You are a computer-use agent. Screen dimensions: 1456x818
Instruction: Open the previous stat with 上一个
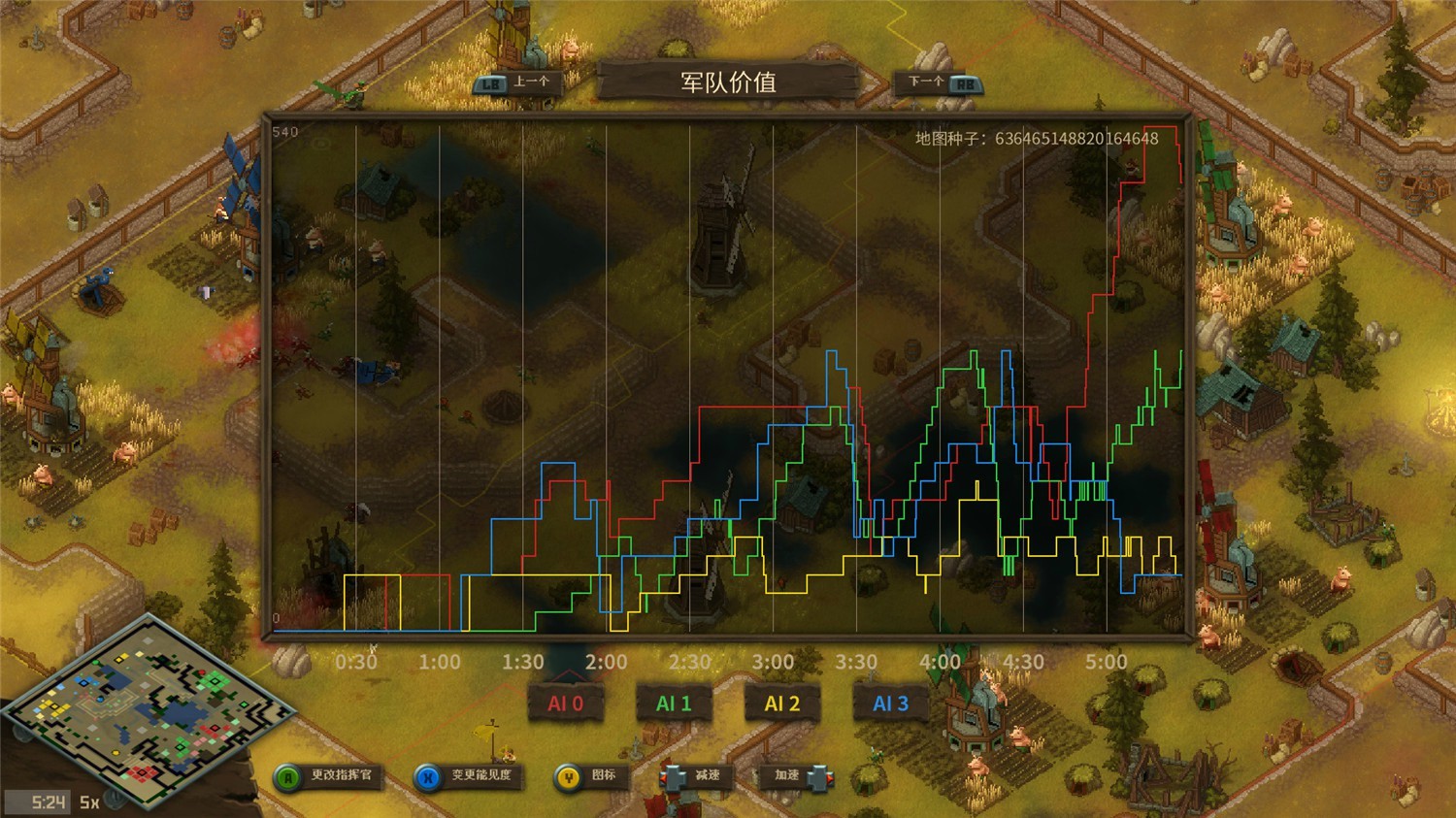pos(517,83)
